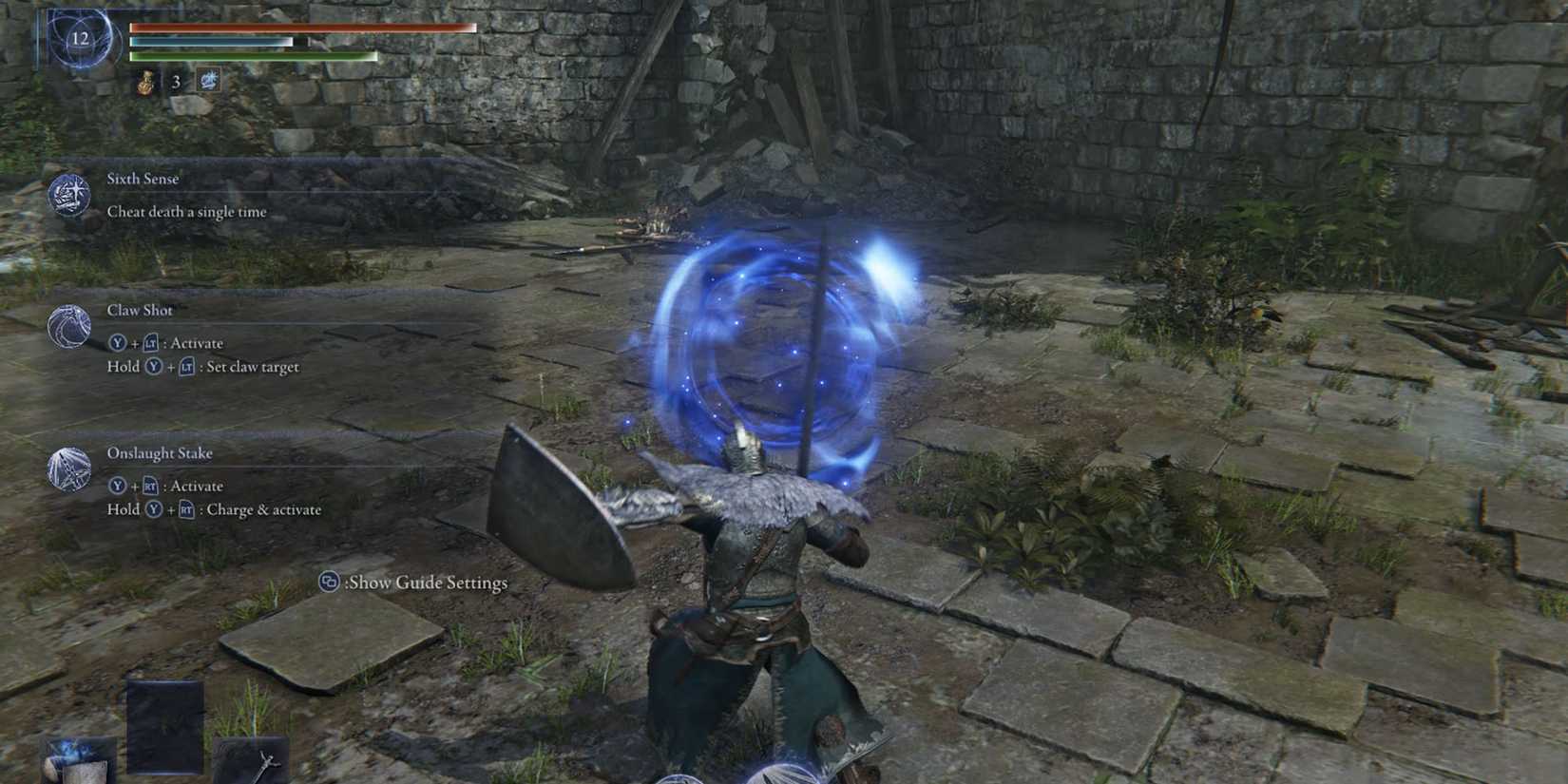Open Show Guide Settings
This screenshot has height=784, width=1568.
[428, 582]
